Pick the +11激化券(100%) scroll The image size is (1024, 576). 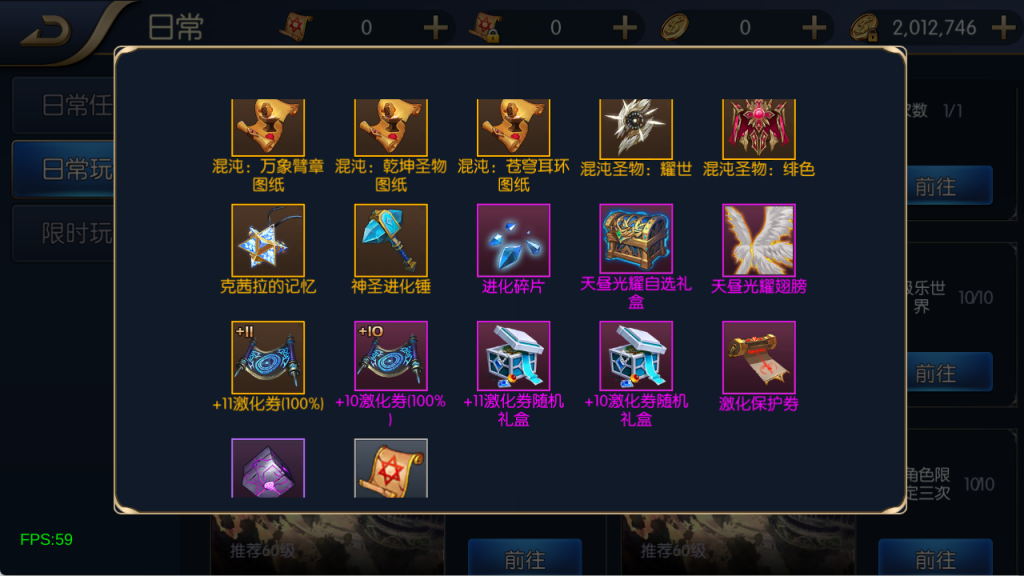coord(268,357)
